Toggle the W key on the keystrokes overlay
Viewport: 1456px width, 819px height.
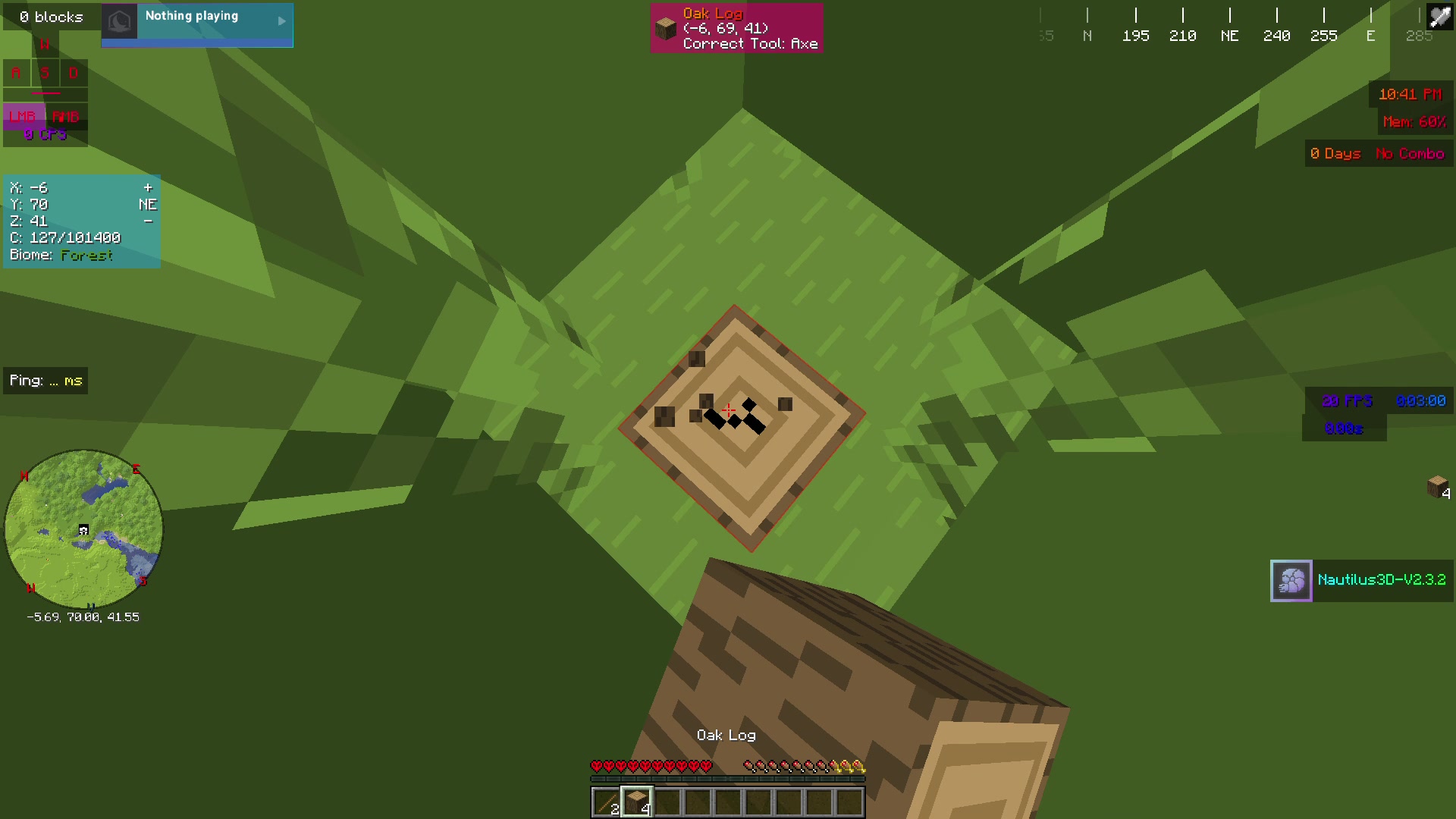point(44,44)
